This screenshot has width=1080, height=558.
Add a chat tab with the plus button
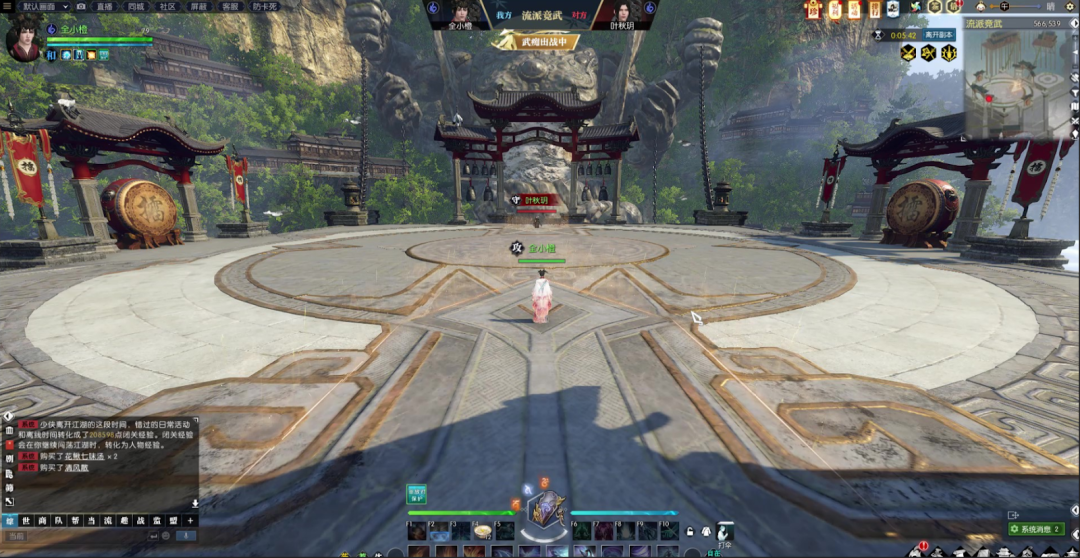[190, 520]
